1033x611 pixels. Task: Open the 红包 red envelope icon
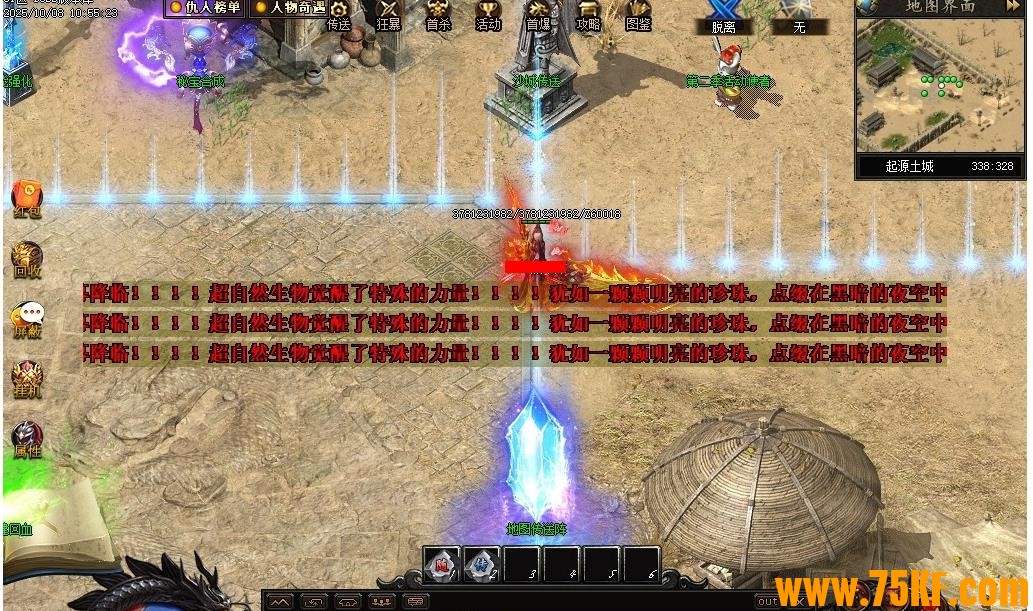[27, 198]
